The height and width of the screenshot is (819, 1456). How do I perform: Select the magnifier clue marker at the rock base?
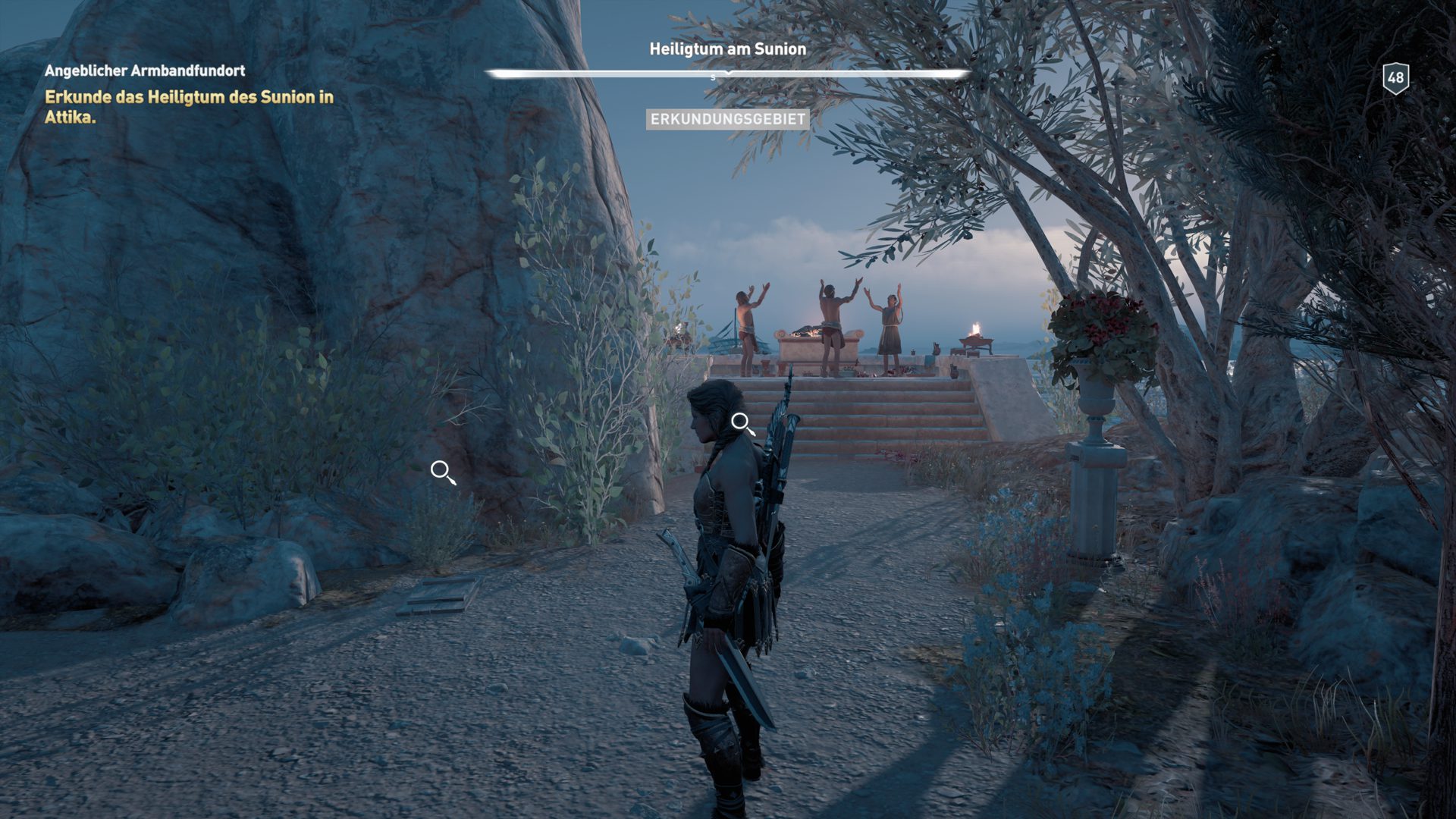tap(442, 472)
